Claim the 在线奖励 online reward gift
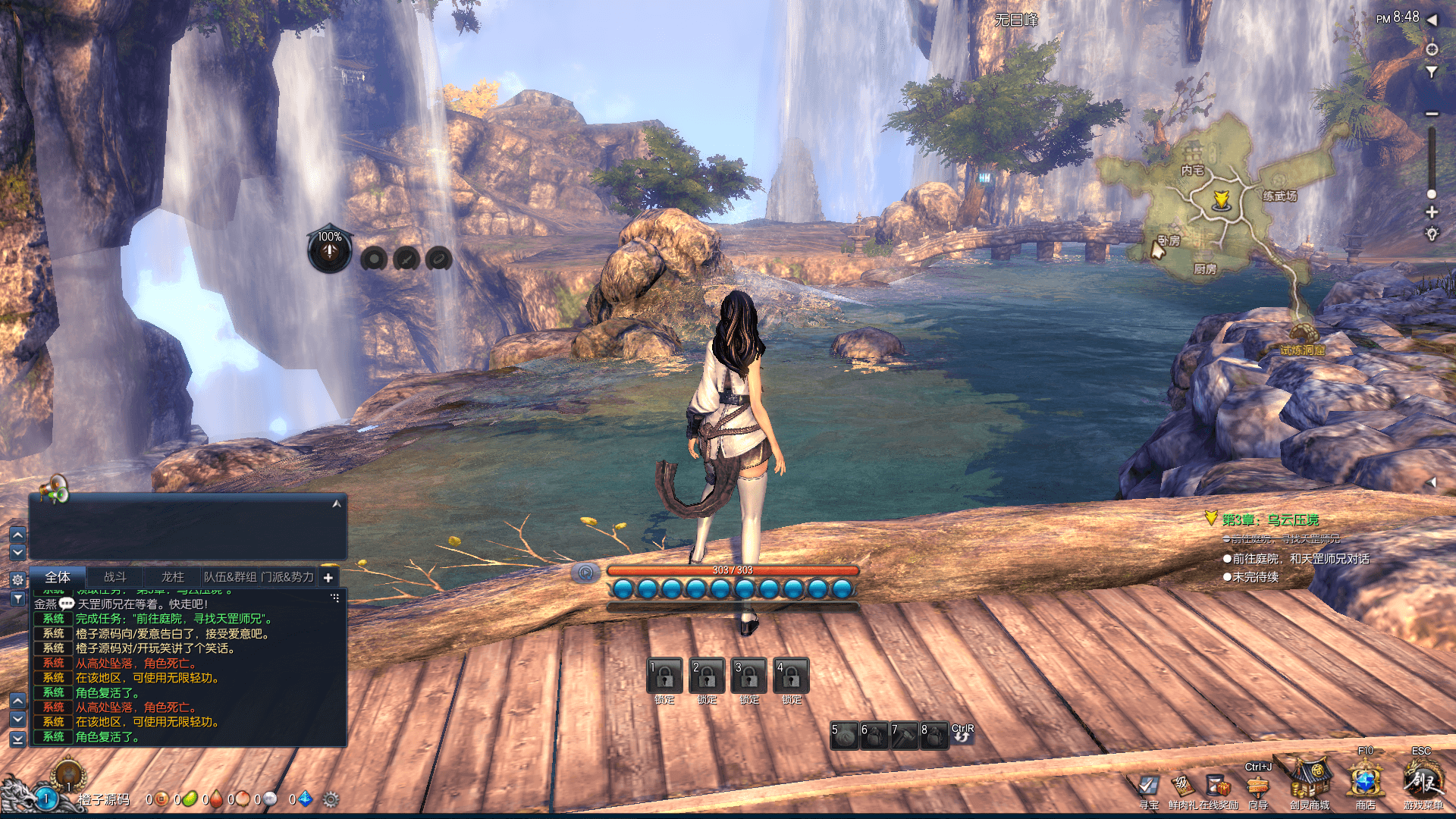The height and width of the screenshot is (819, 1456). (1219, 786)
